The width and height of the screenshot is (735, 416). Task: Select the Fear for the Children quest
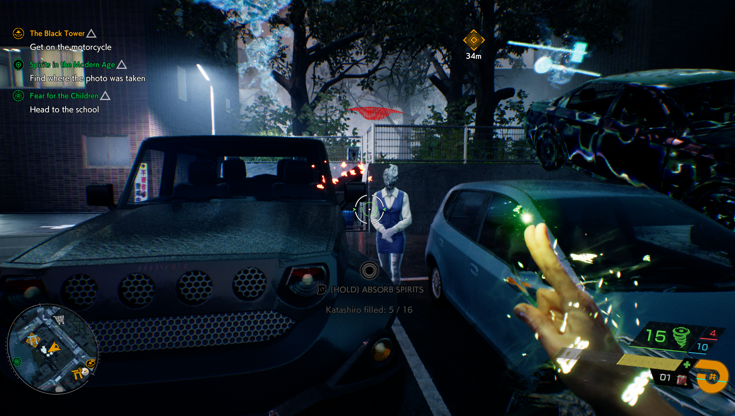point(64,96)
